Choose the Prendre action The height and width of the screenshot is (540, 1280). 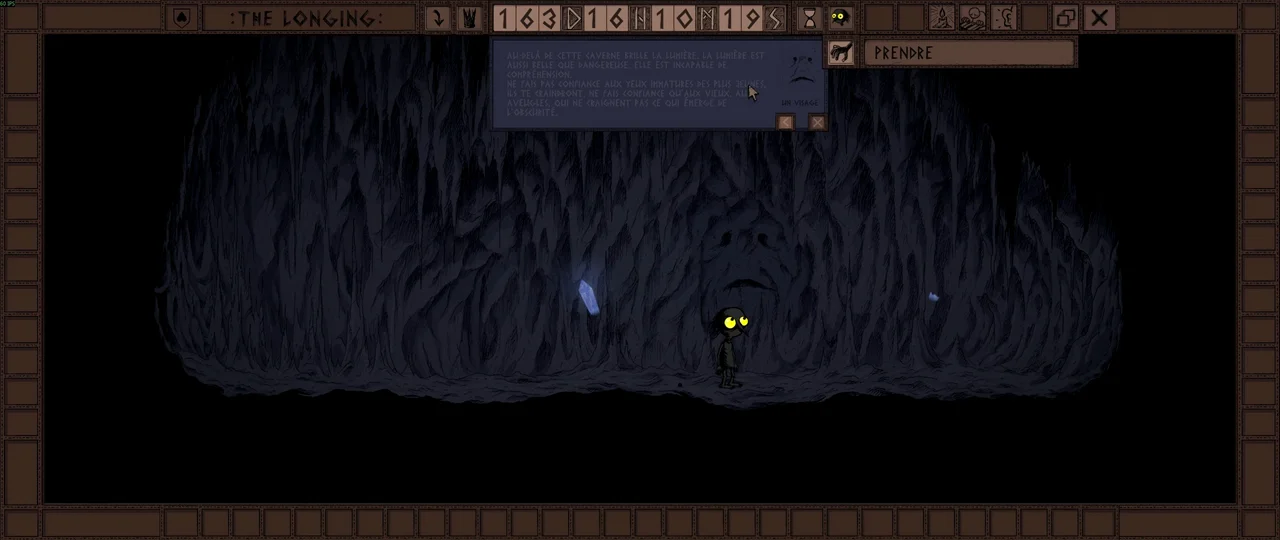(969, 53)
